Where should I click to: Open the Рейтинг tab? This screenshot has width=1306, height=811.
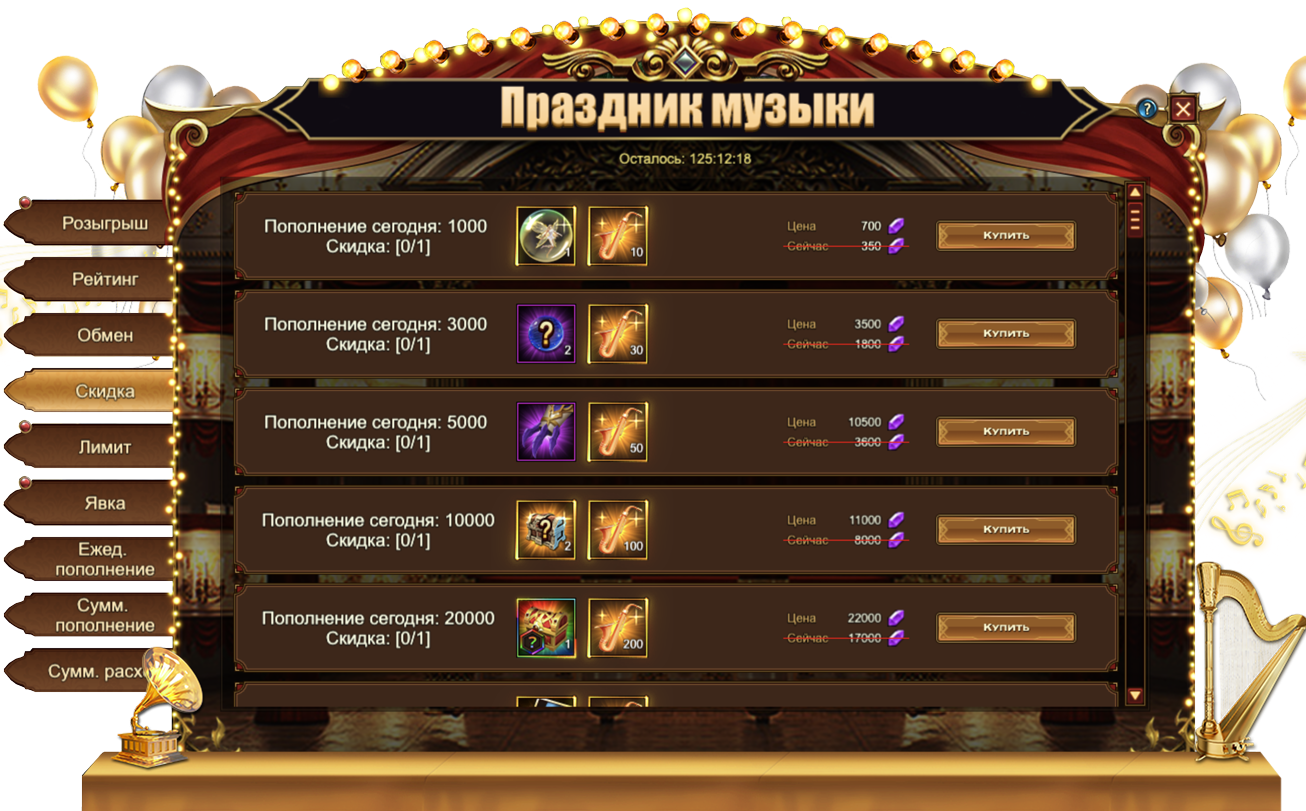click(104, 279)
